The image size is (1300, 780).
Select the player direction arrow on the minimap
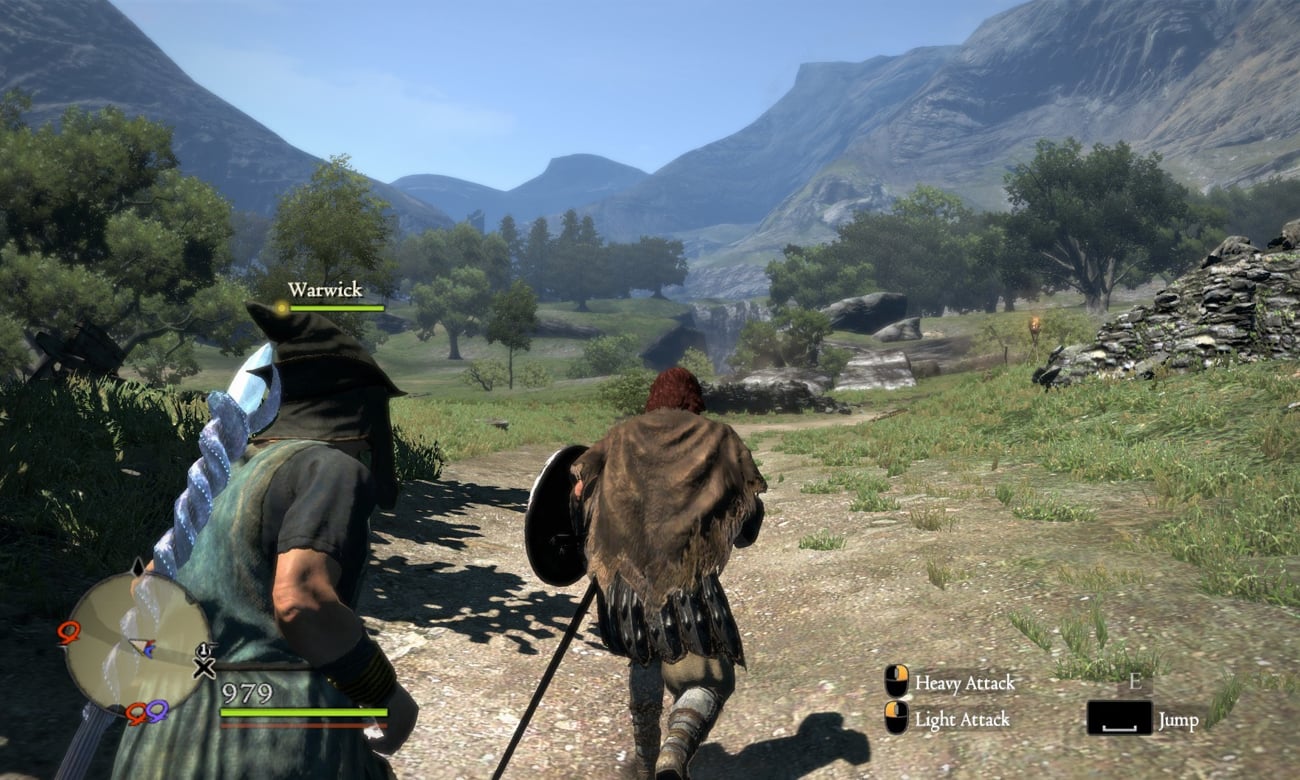[x=142, y=646]
